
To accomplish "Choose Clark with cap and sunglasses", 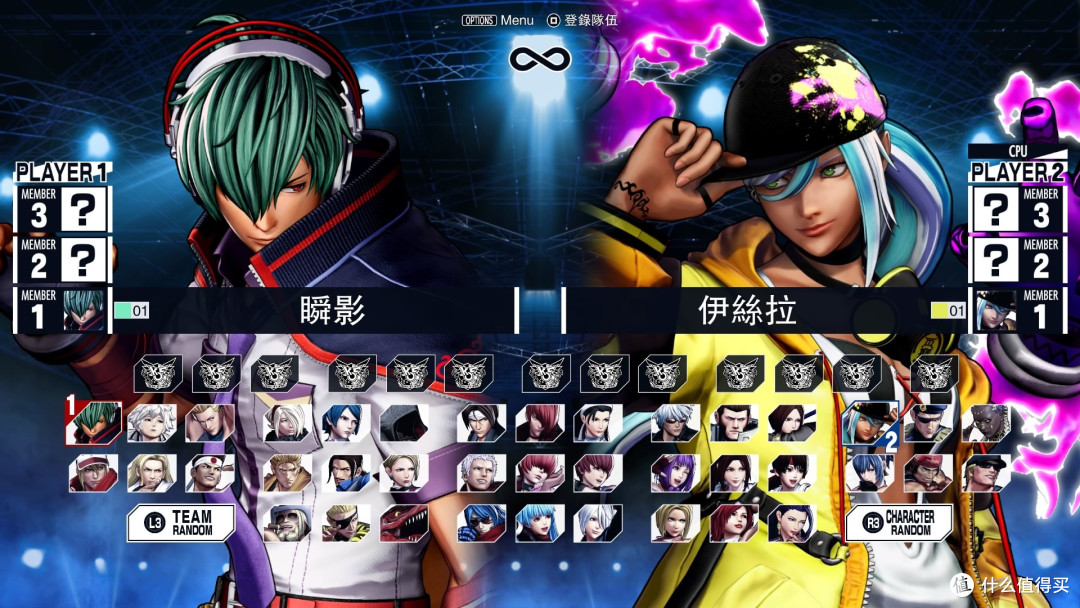I will tap(985, 473).
